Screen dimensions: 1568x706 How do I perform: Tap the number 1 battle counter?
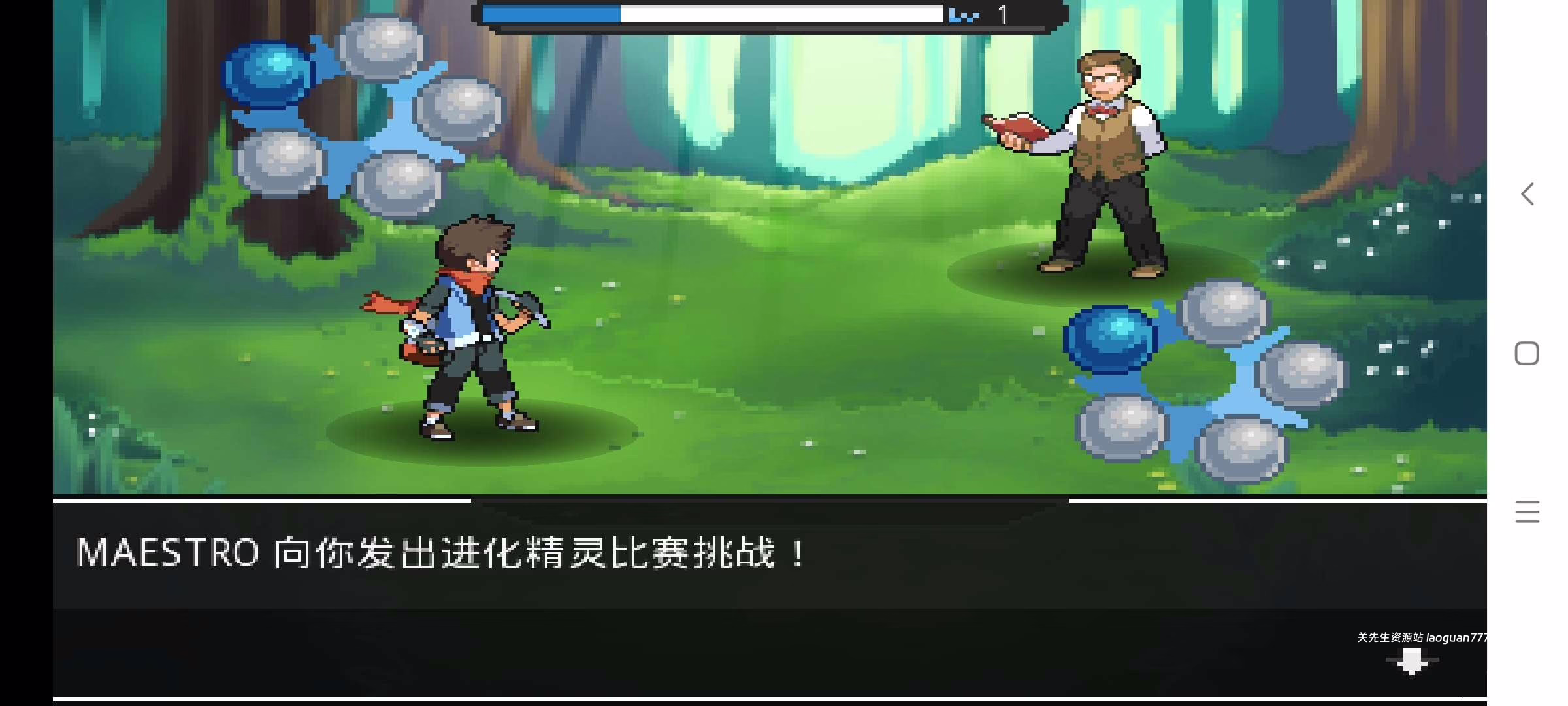click(x=1004, y=13)
